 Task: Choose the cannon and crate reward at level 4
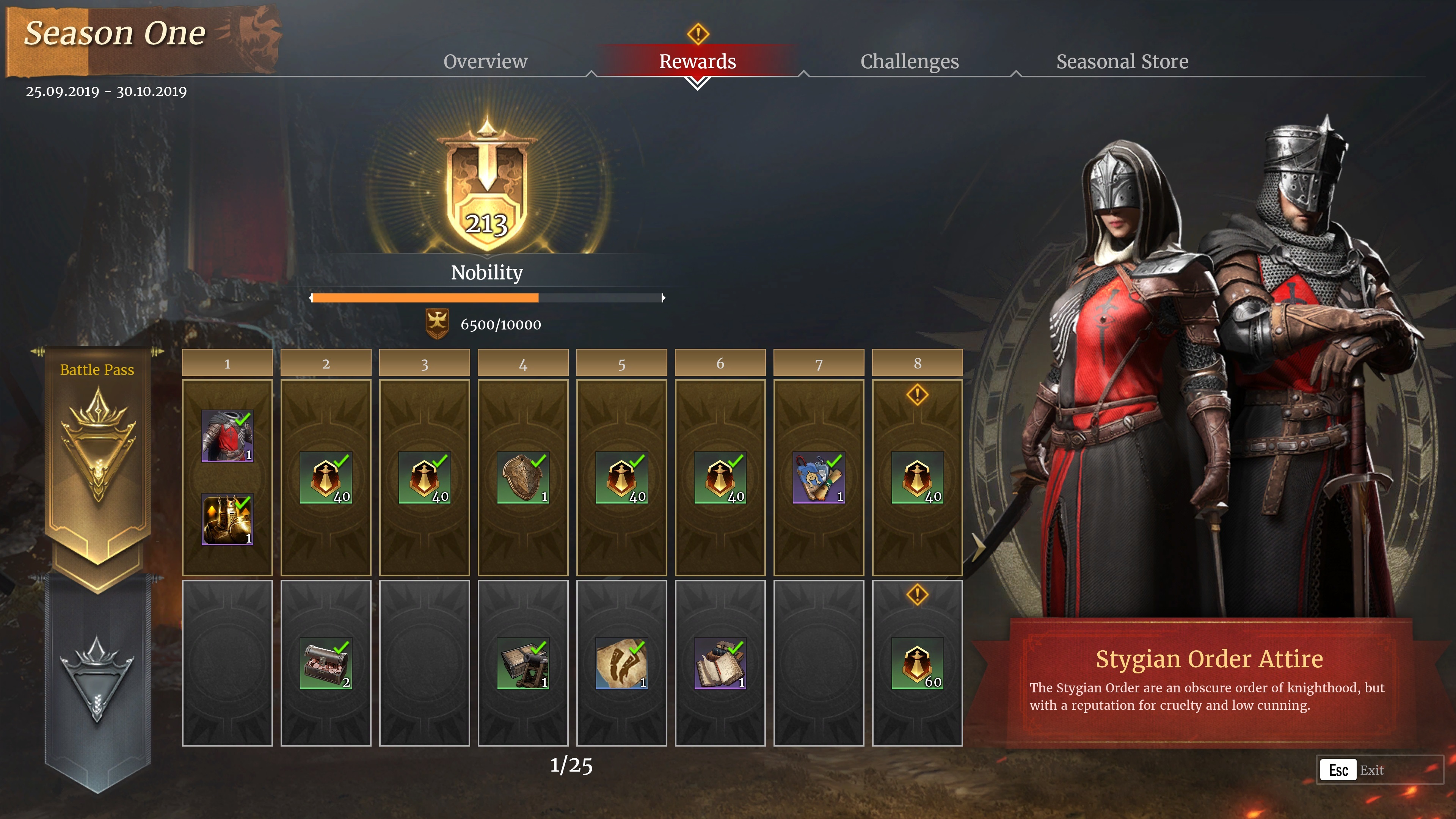click(523, 663)
